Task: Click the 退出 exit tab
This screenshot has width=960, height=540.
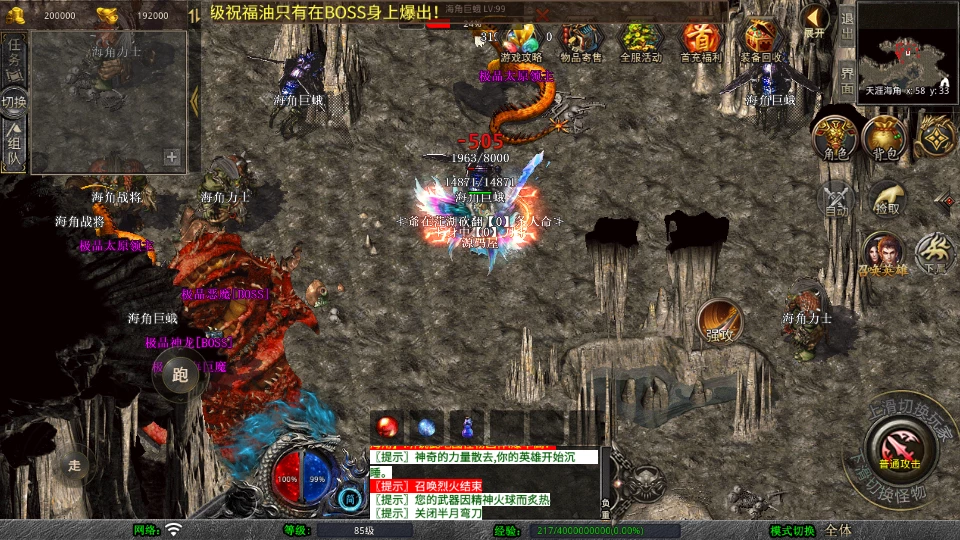Action: click(847, 20)
